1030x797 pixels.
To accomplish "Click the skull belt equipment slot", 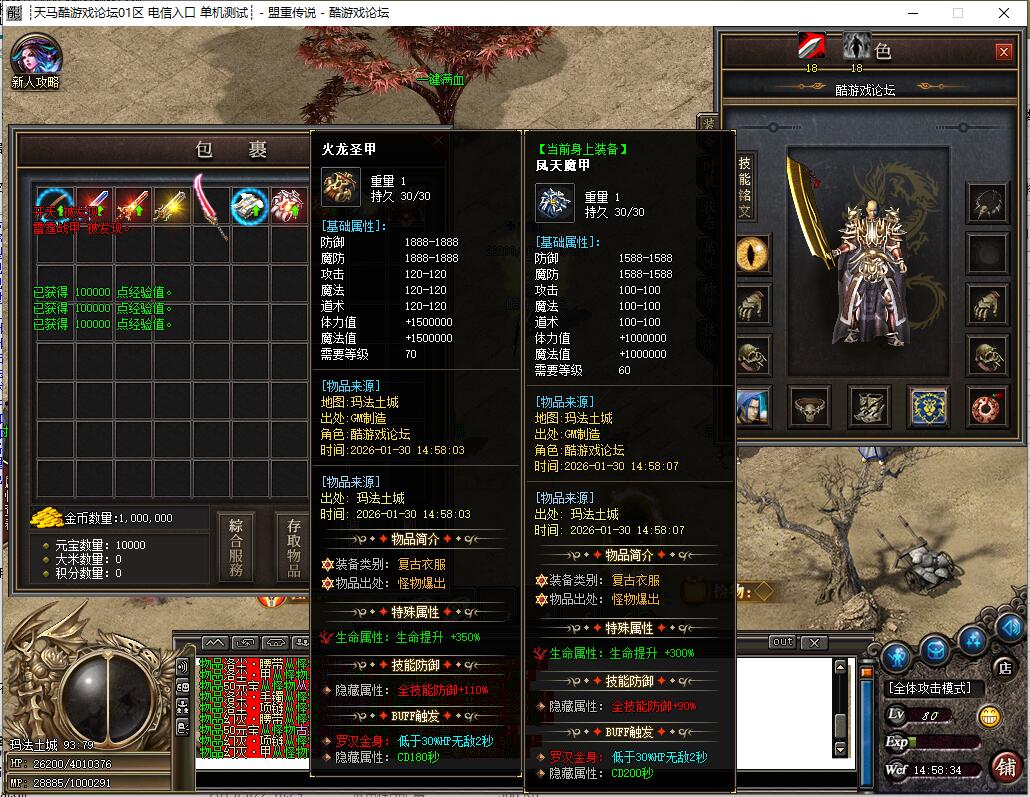I will [808, 405].
